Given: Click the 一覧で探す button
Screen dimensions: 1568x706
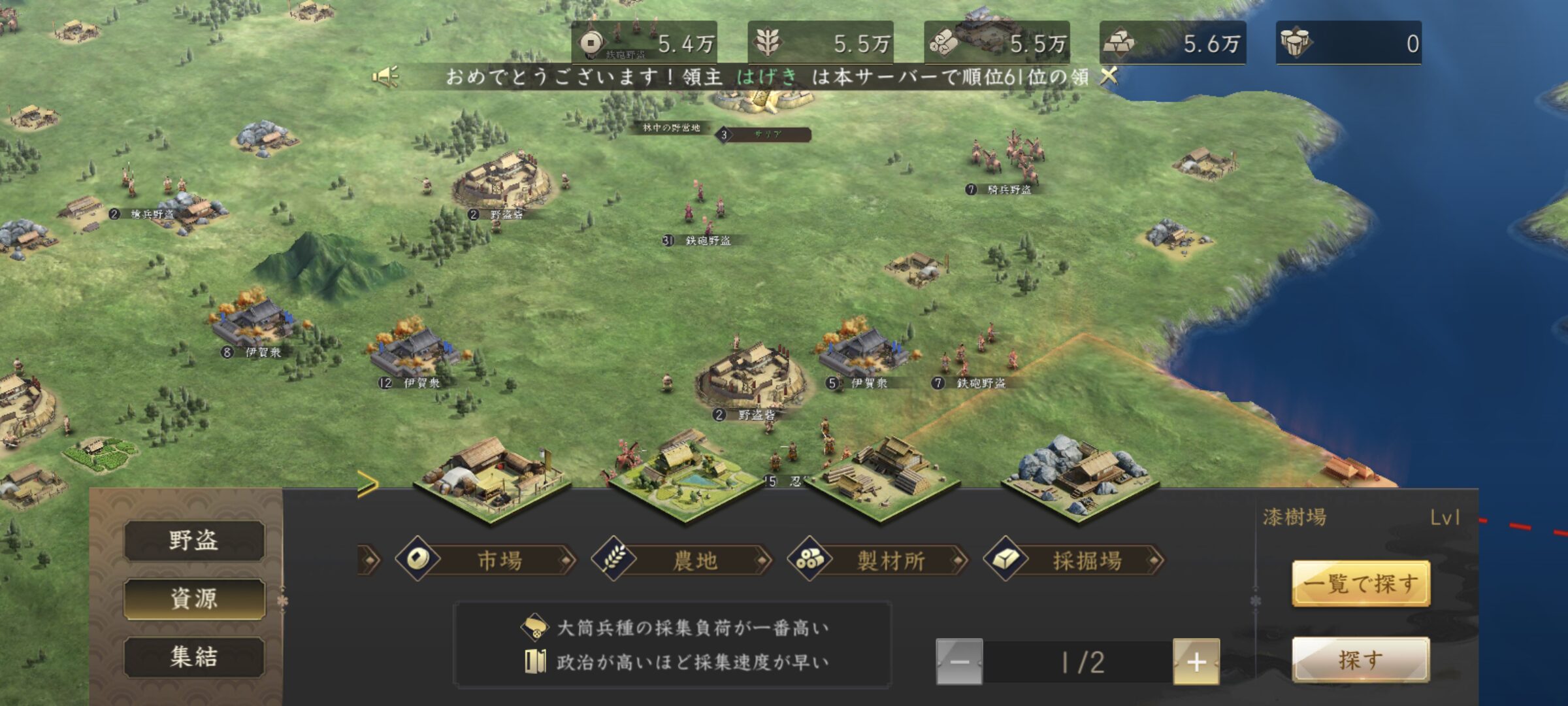Looking at the screenshot, I should click(1361, 583).
